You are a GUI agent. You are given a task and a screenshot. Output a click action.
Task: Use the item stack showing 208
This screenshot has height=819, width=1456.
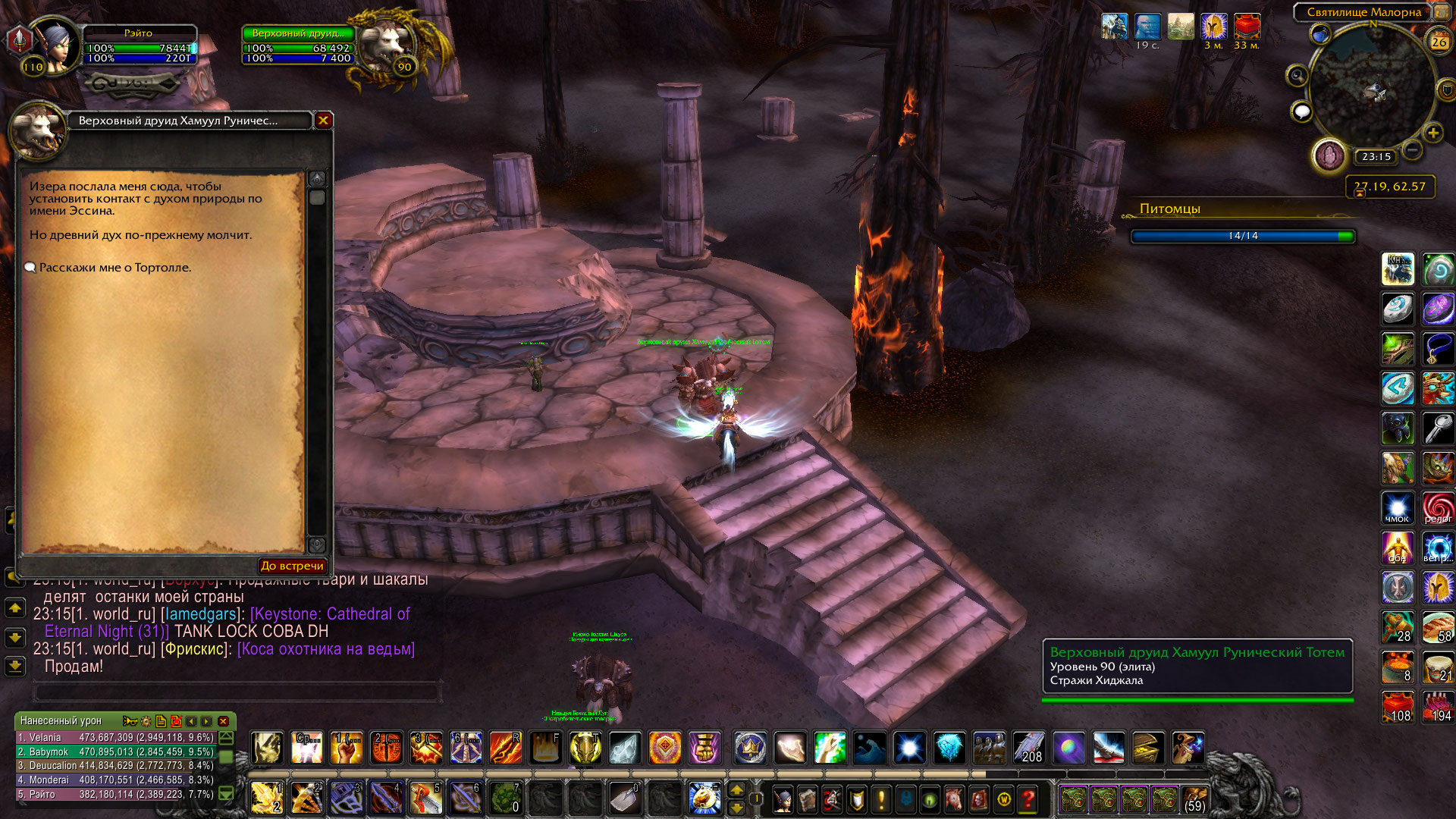pos(1028,748)
